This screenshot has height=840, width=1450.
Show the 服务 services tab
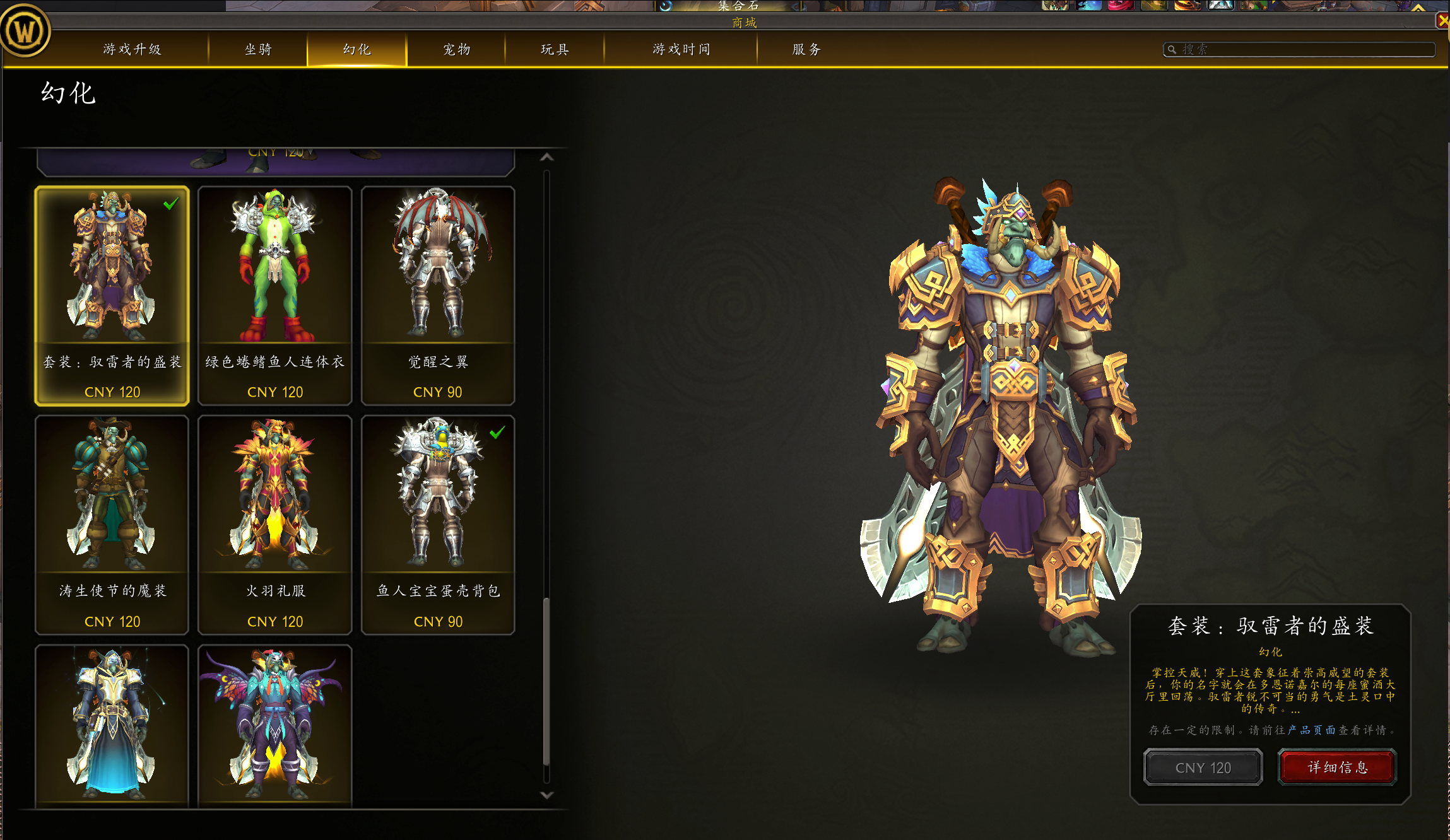pos(806,49)
